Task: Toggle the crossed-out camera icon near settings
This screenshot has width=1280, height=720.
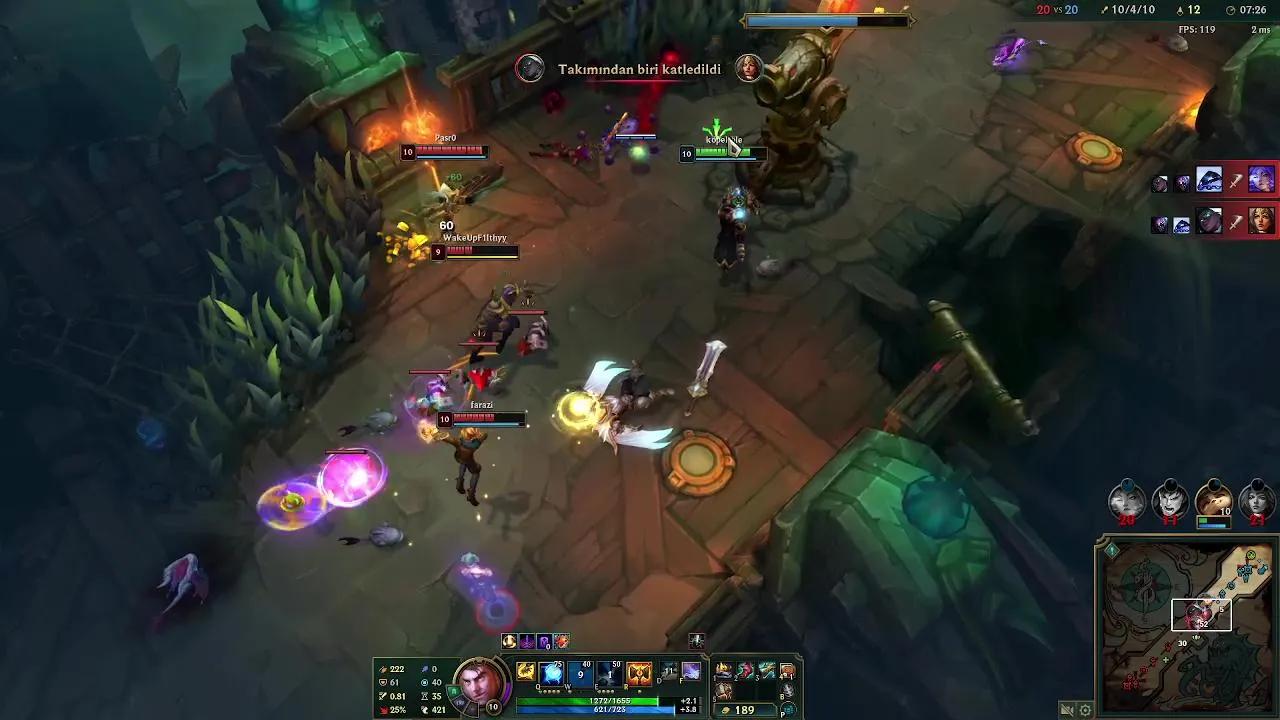Action: click(1067, 710)
